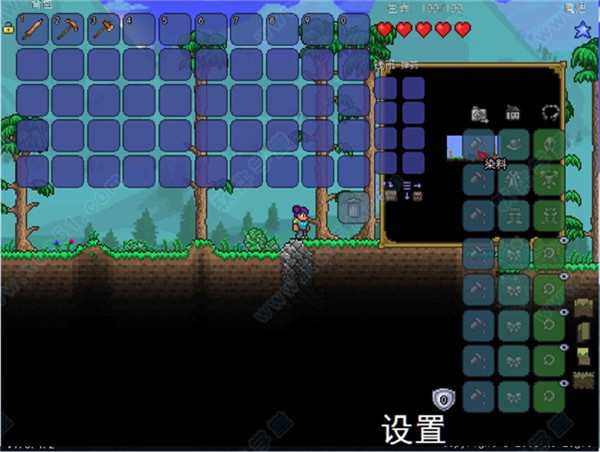
Task: Click the defense shield icon
Action: 442,399
